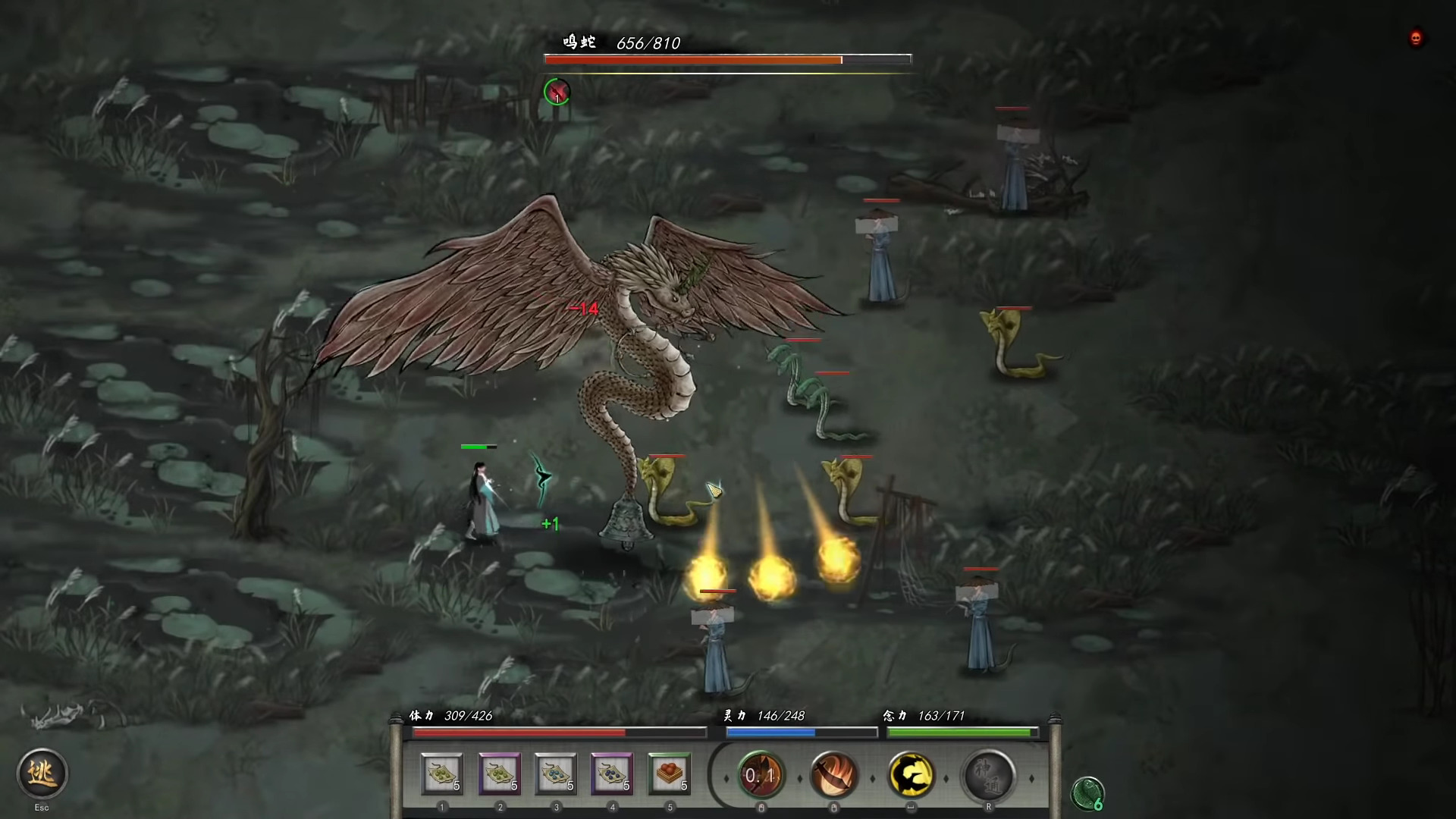
Task: Click the boss target marker below the health bar
Action: [x=557, y=93]
